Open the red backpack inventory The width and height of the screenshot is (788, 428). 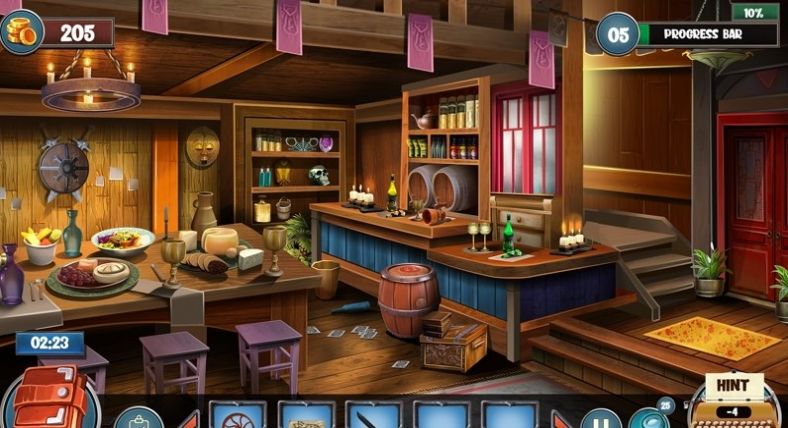coord(48,398)
